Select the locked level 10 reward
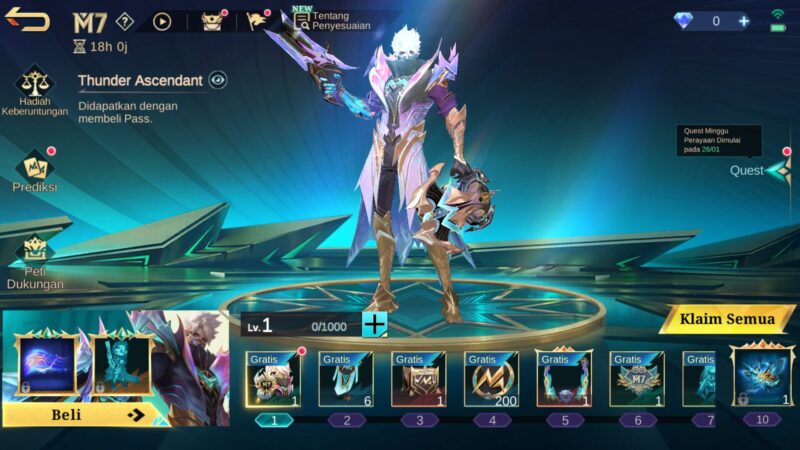Screen dimensions: 800x450 (762, 377)
